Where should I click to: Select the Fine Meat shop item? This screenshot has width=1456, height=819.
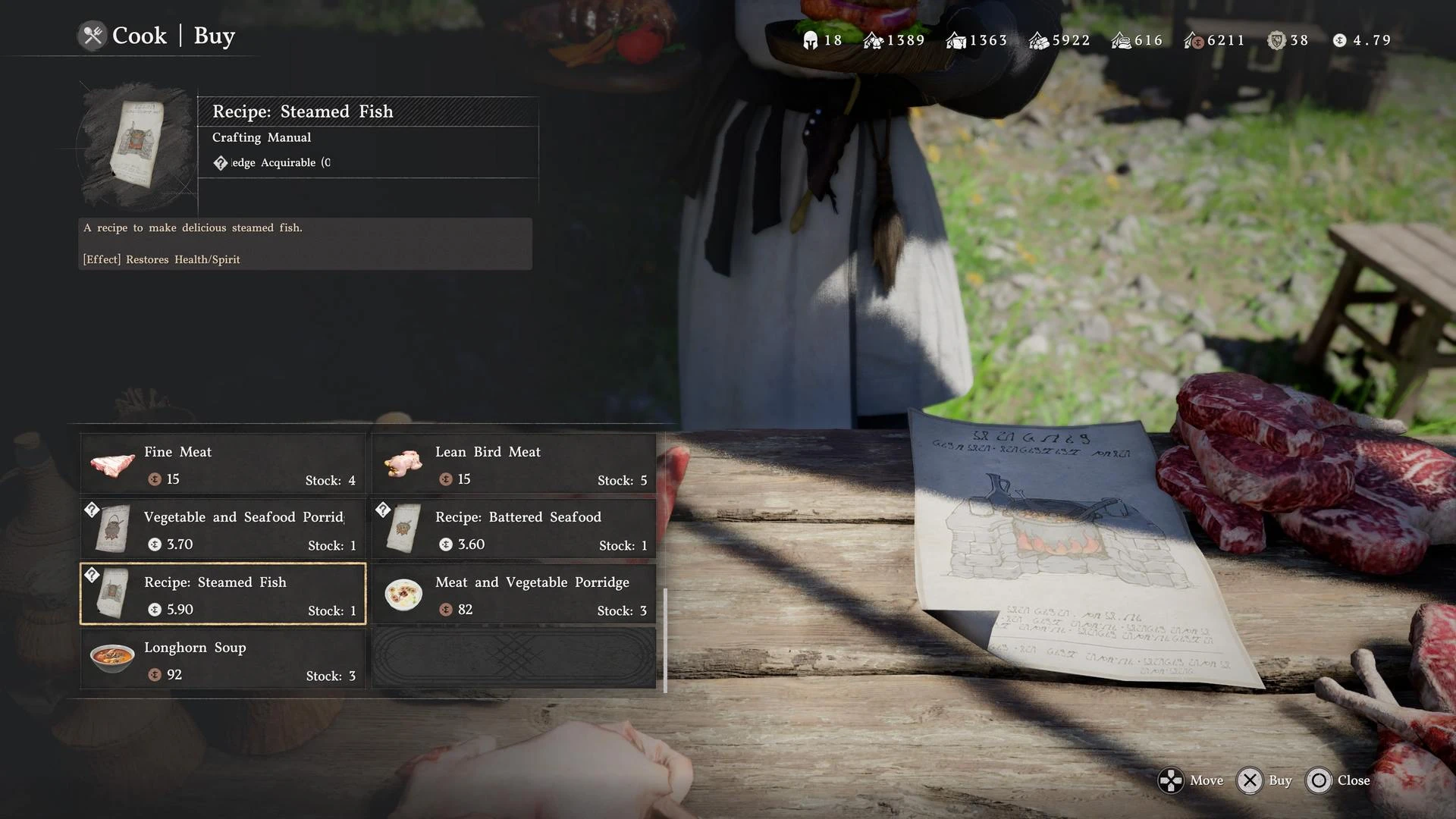coord(223,464)
